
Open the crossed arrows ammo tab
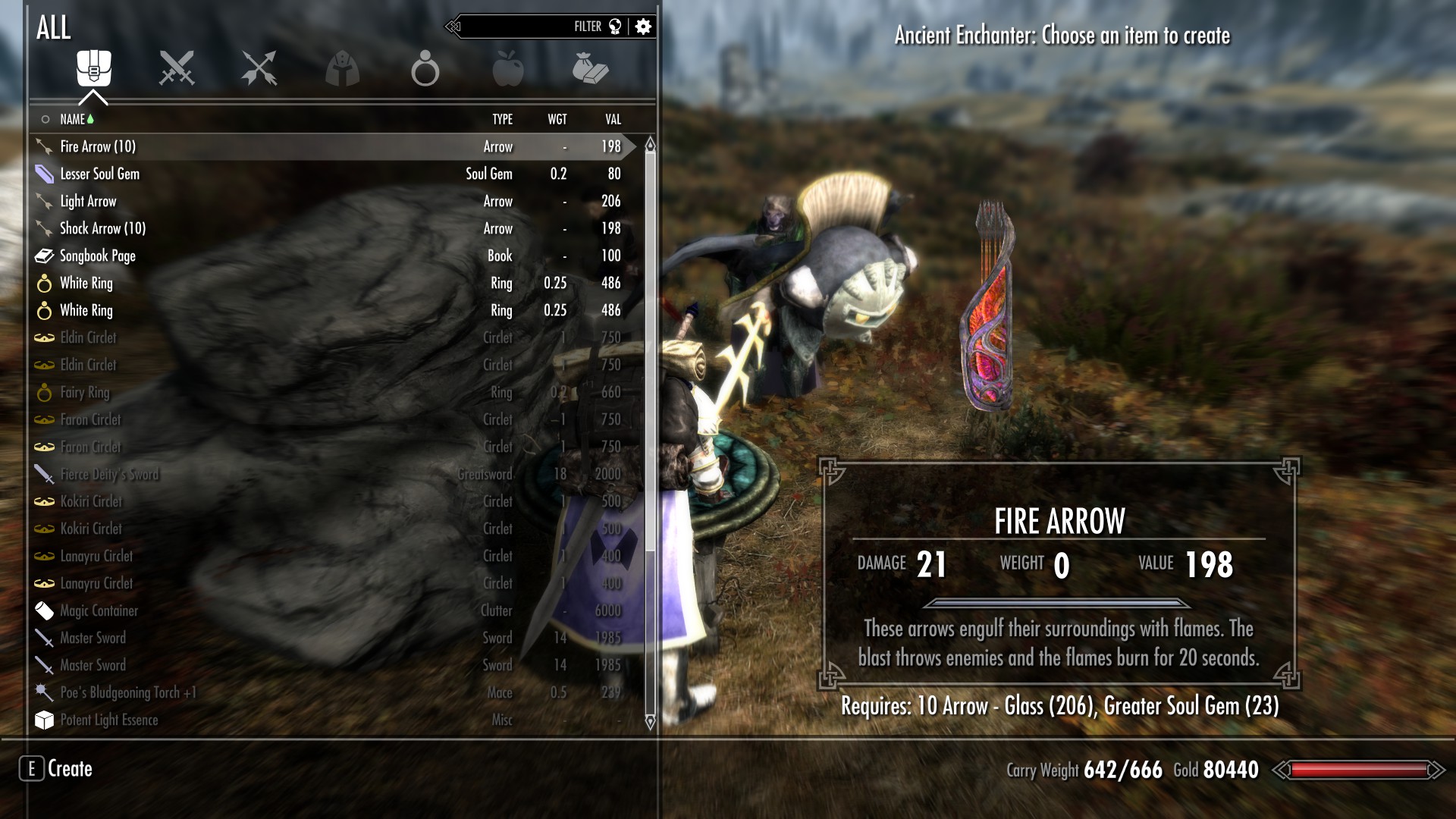(x=259, y=68)
